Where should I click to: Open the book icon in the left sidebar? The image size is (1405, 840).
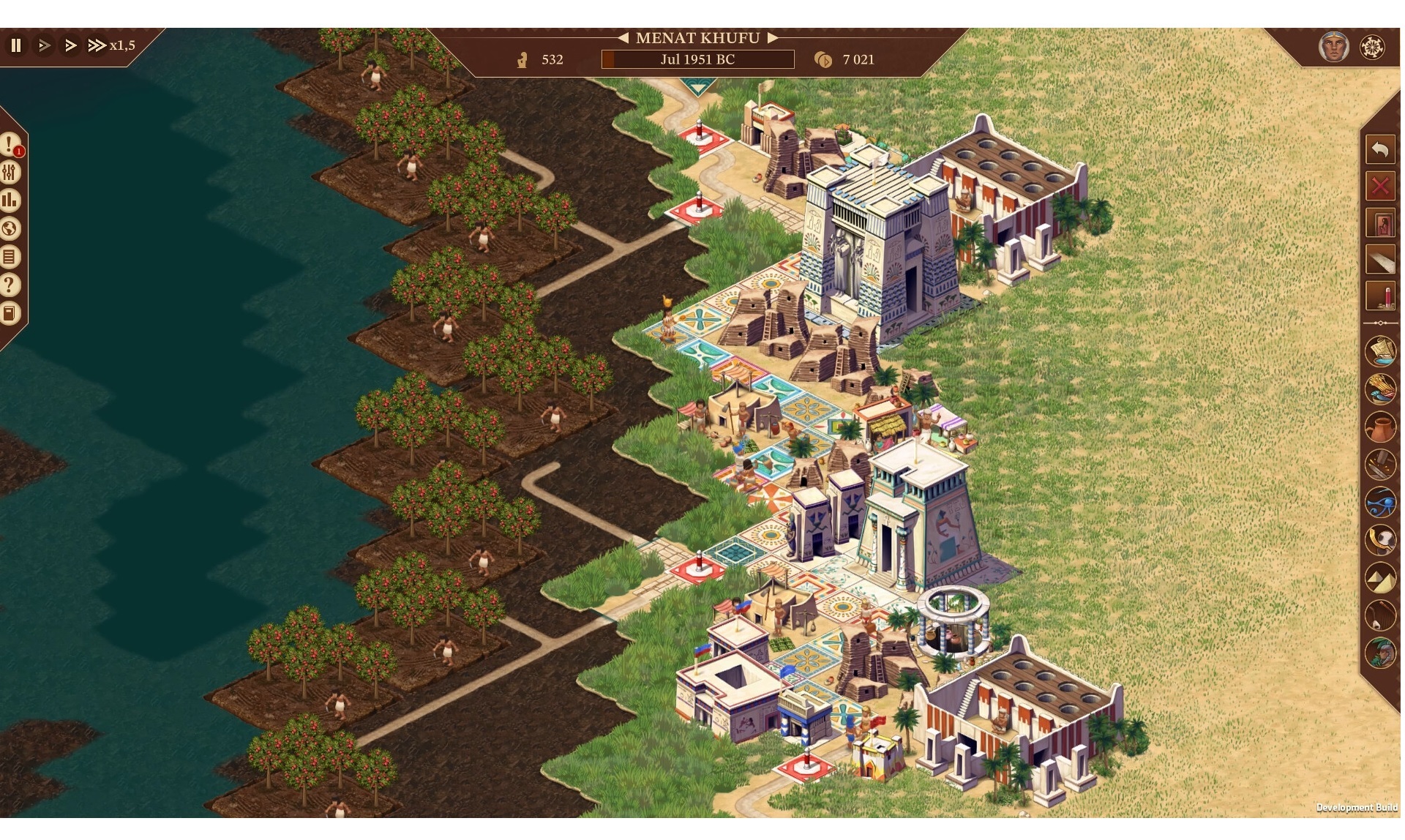pos(10,314)
